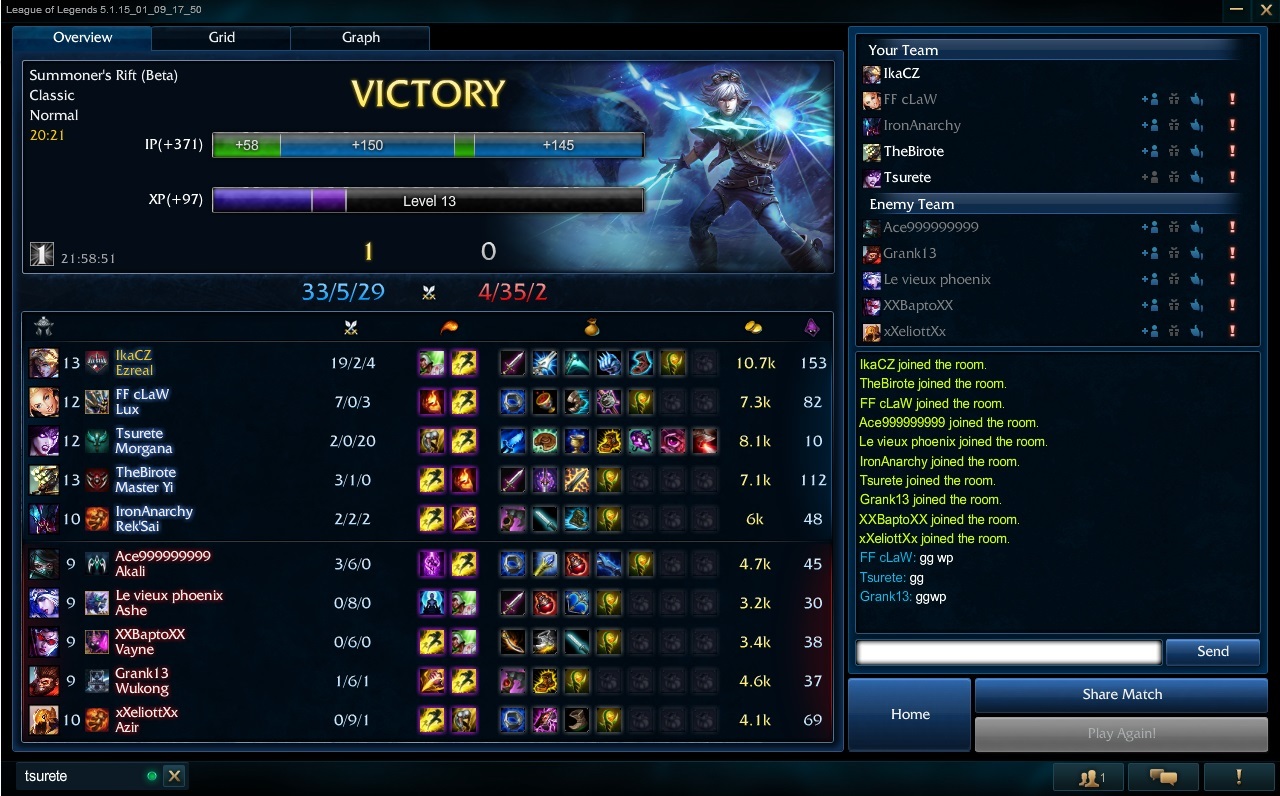Close the tsurete chat tab
This screenshot has width=1280, height=796.
coord(174,776)
